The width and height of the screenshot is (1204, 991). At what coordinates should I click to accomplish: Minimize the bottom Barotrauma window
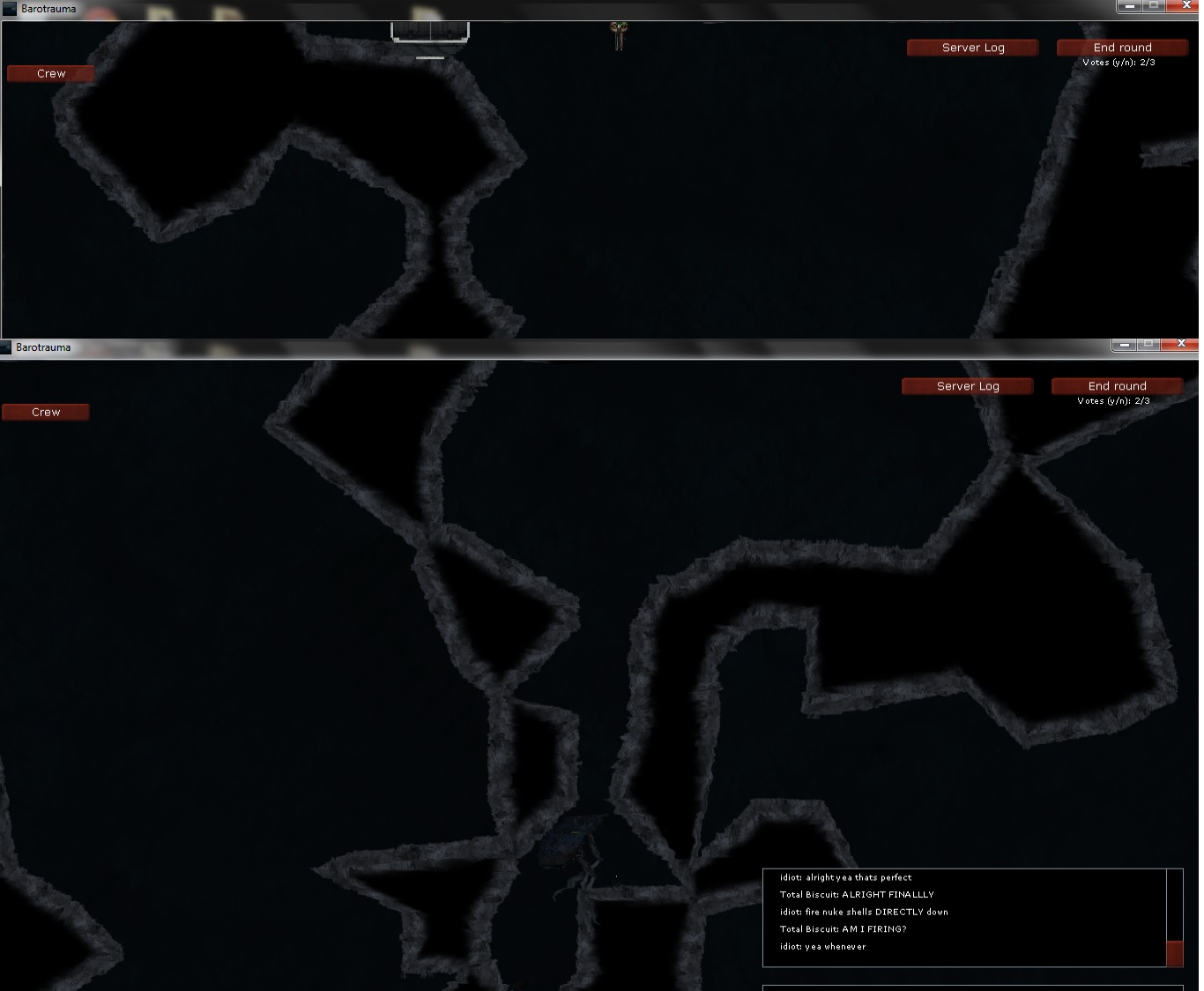click(x=1123, y=345)
